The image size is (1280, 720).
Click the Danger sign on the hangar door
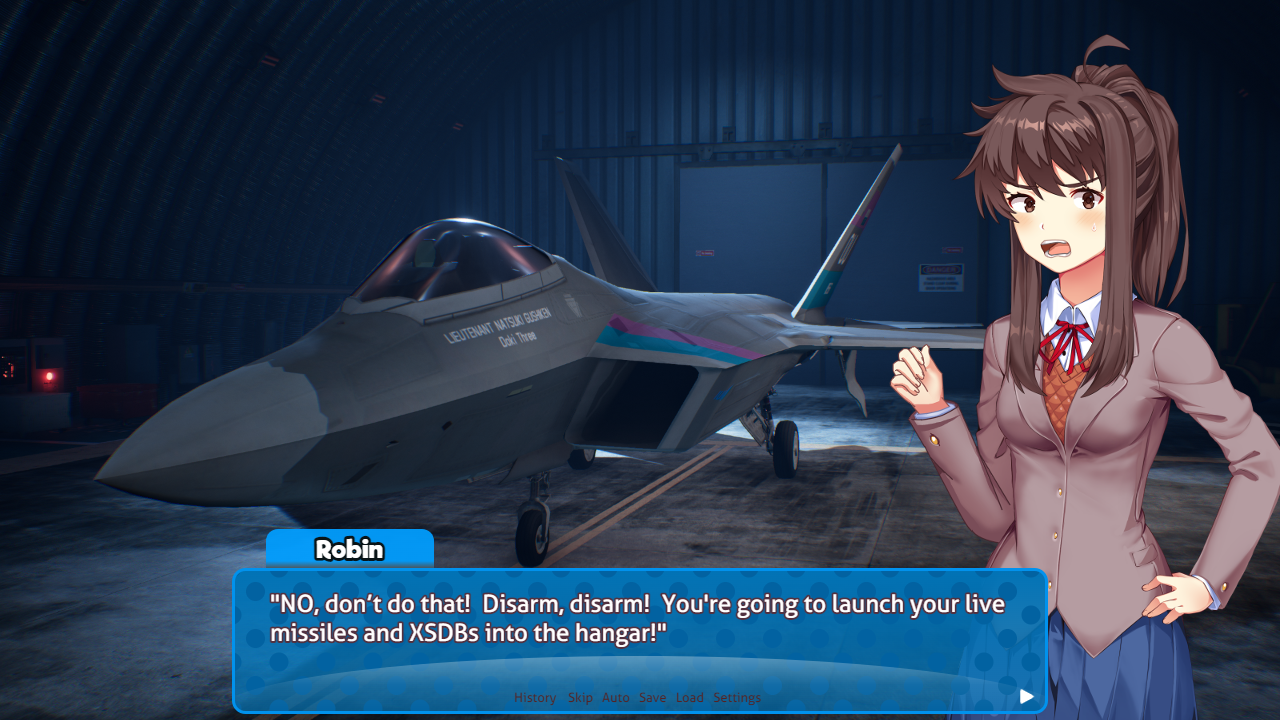[x=940, y=278]
